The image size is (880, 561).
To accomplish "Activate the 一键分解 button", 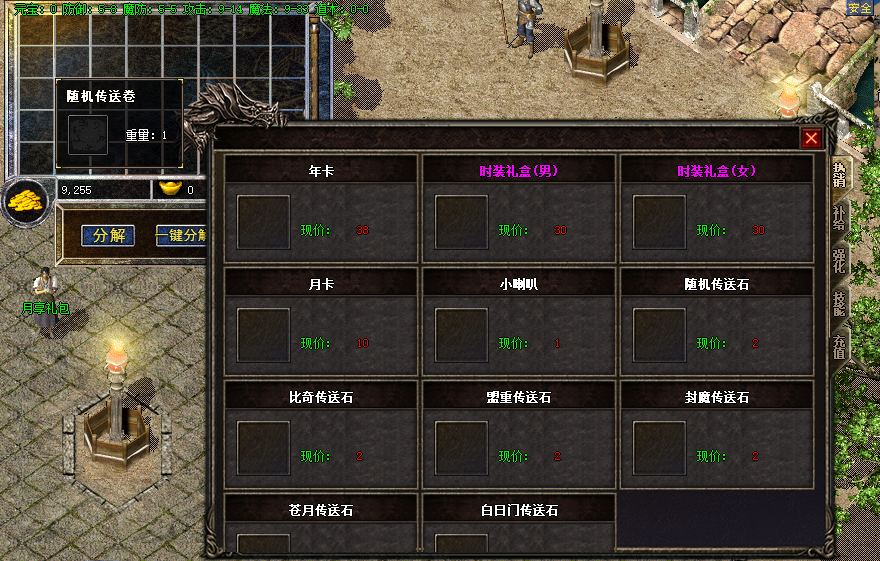I will tap(181, 236).
